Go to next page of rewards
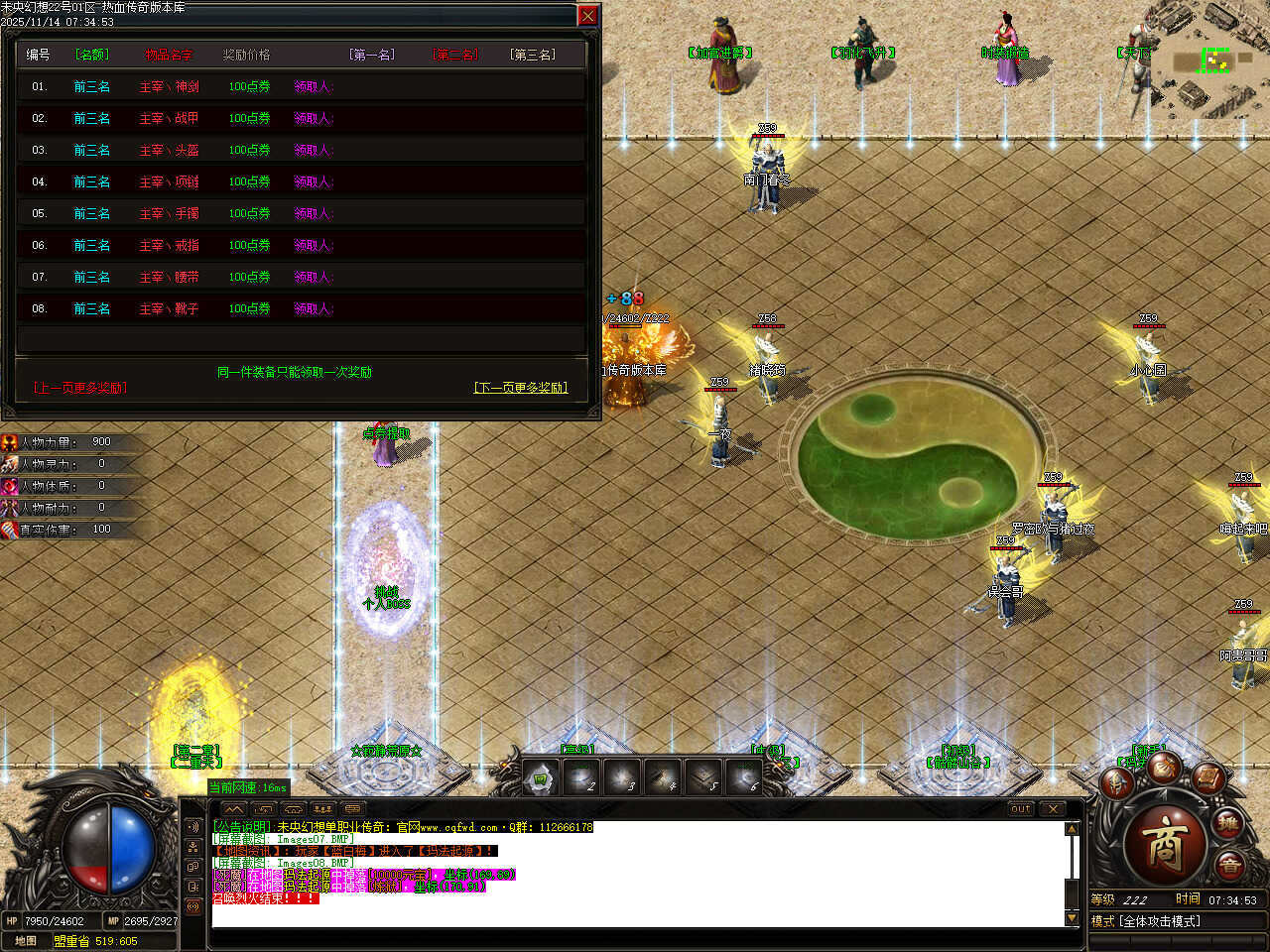This screenshot has height=952, width=1270. [x=521, y=388]
